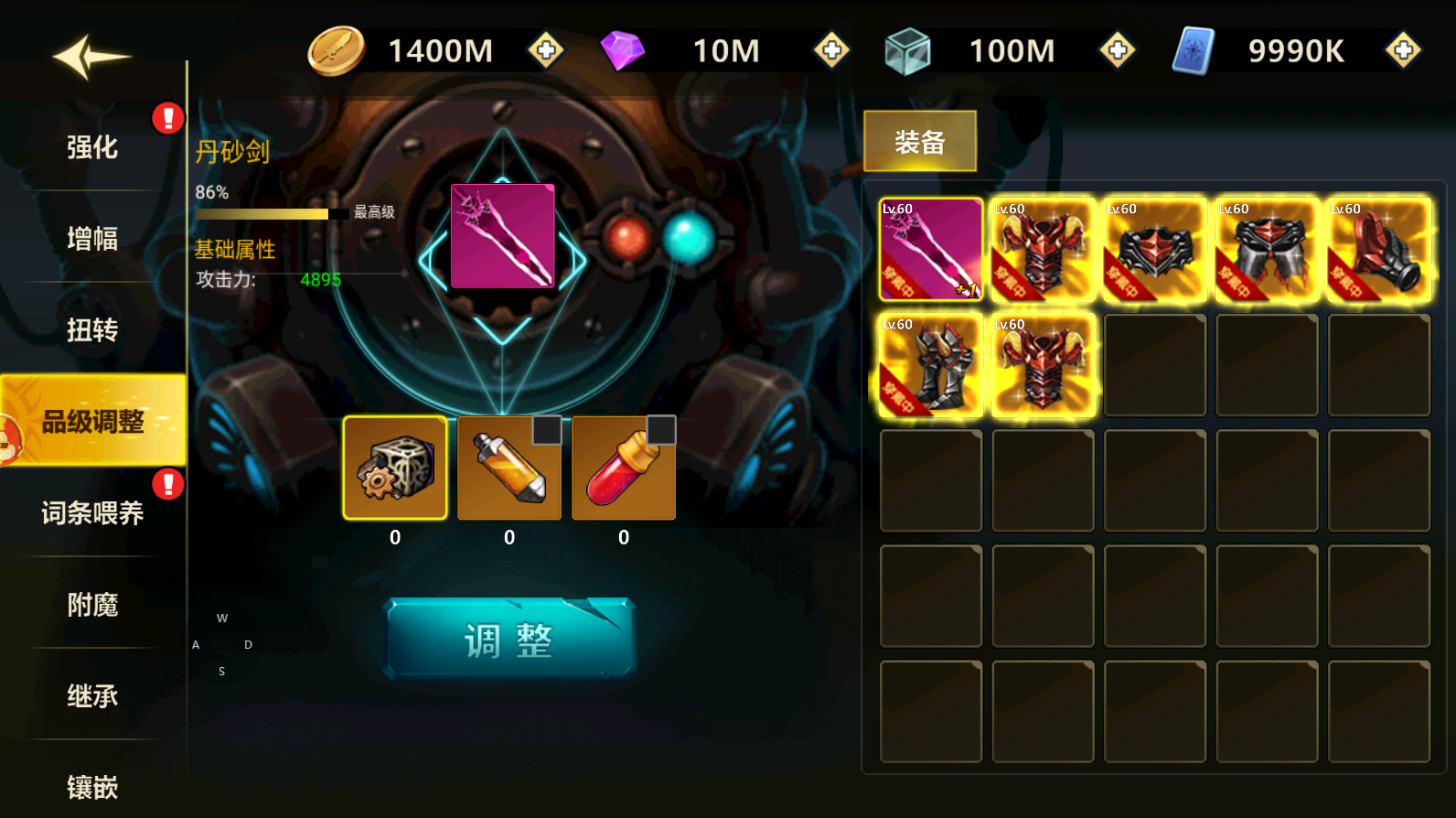The image size is (1456, 818).
Task: Toggle the checkbox on the red vial
Action: click(660, 430)
